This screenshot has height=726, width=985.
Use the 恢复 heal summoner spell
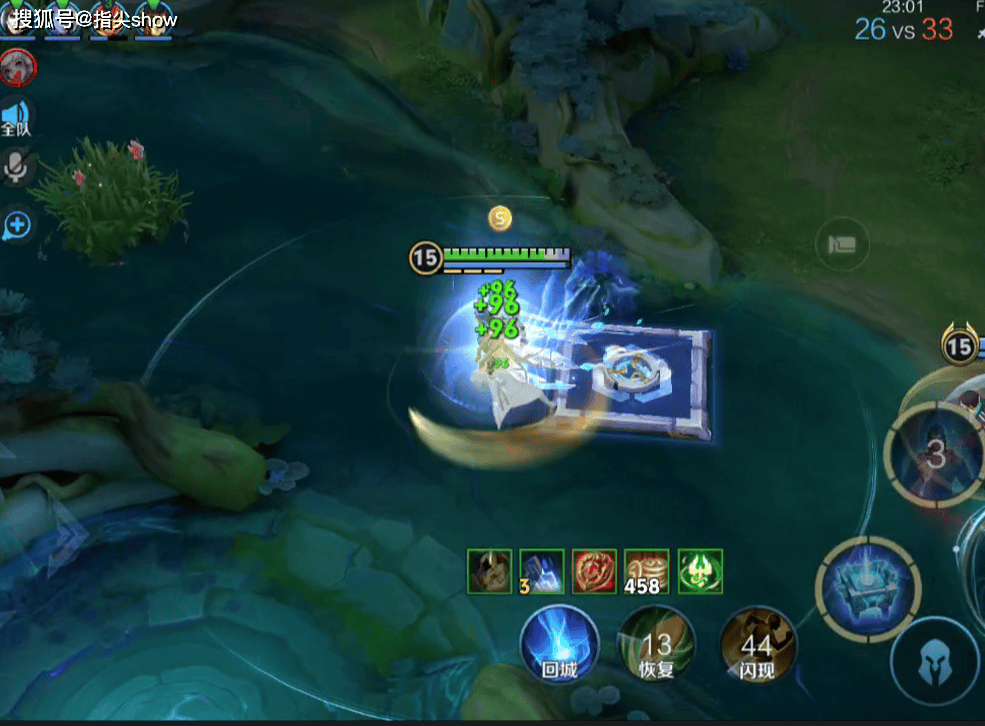(x=656, y=644)
